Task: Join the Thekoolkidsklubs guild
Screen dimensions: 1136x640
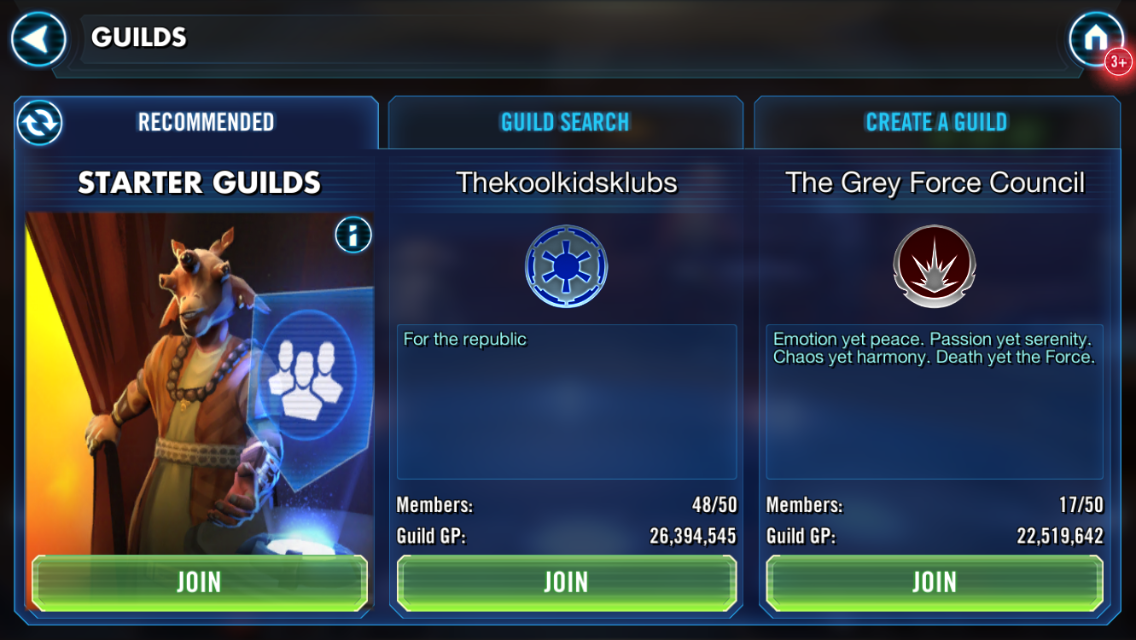Action: [566, 582]
